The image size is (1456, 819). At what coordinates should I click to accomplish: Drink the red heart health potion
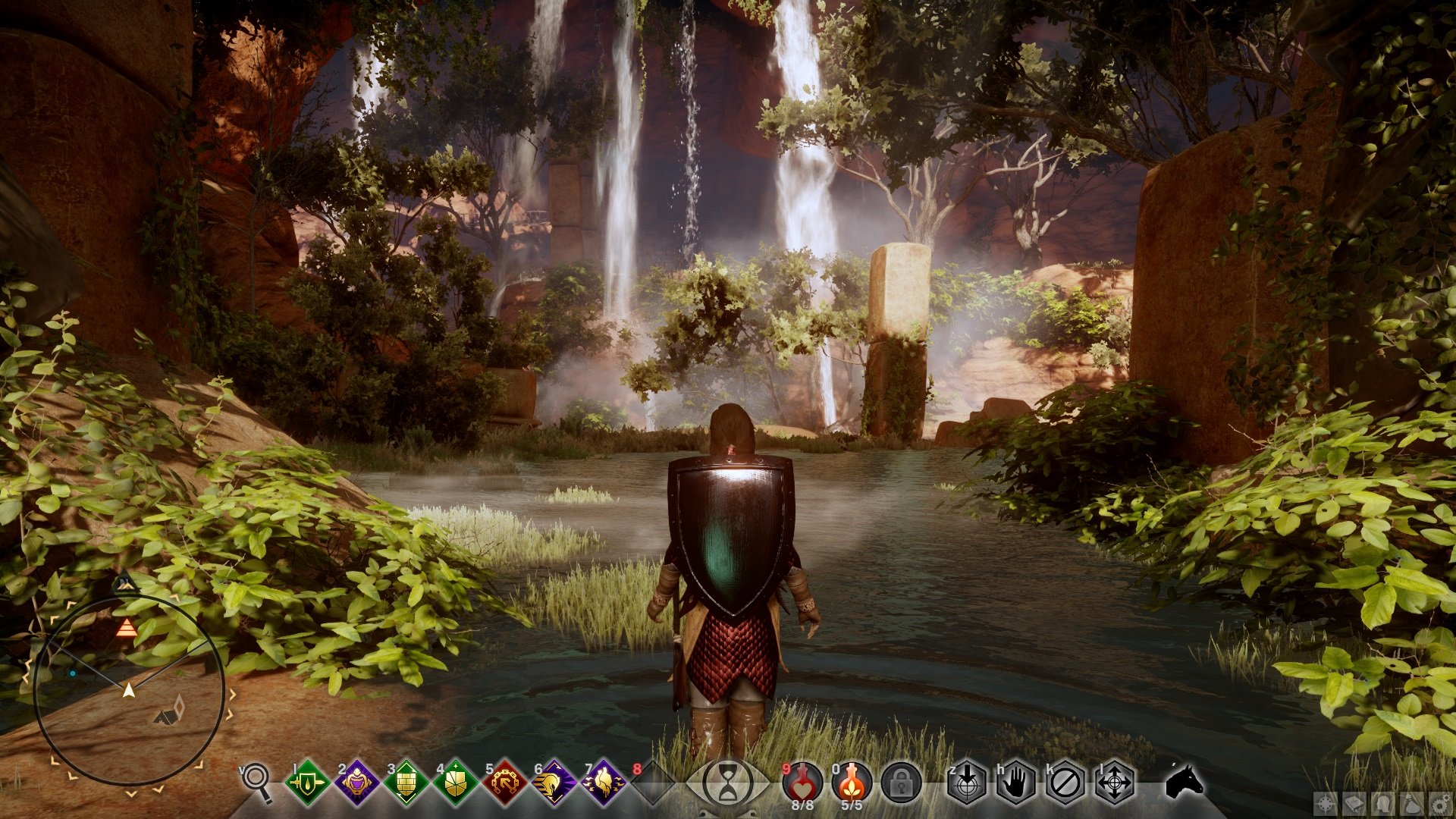(x=802, y=781)
